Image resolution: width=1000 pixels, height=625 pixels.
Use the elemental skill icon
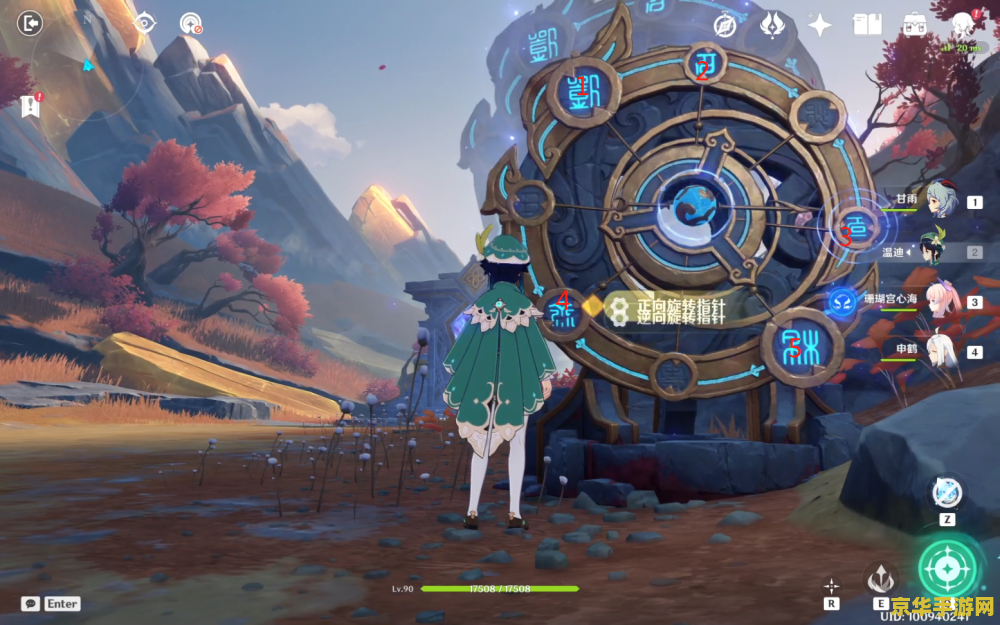tap(880, 578)
